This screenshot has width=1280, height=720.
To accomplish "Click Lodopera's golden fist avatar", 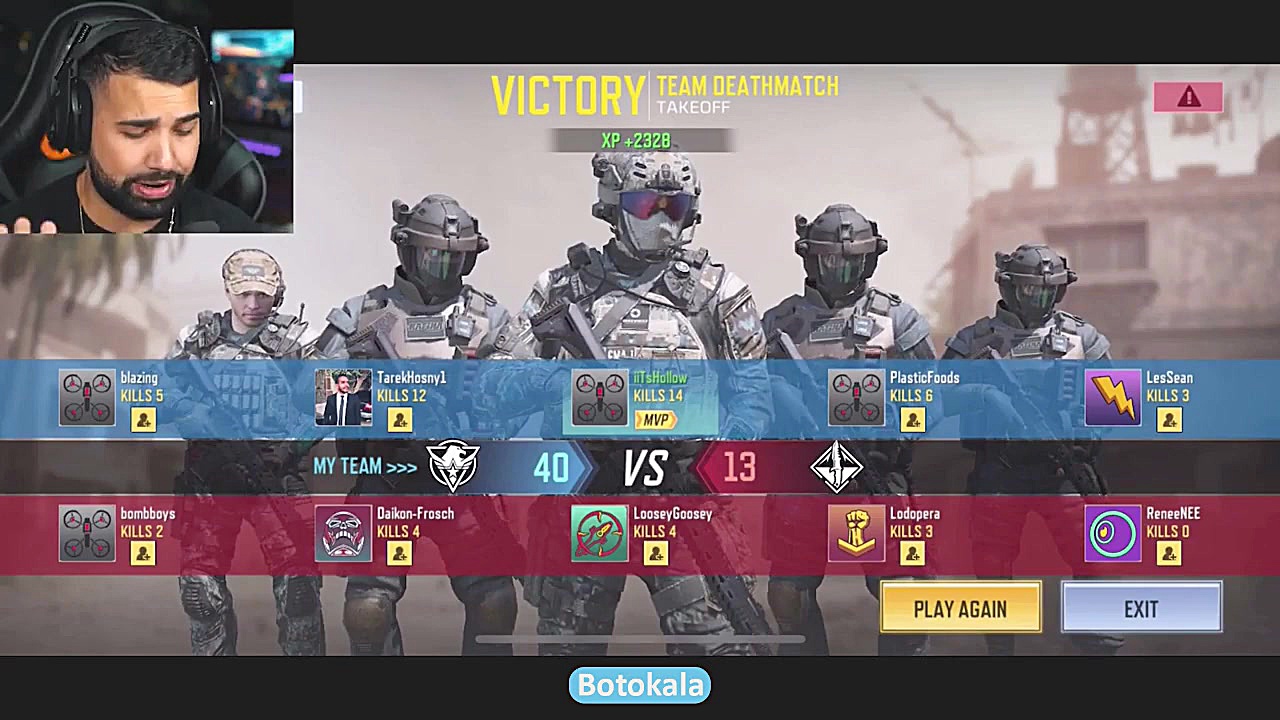I will [x=856, y=533].
